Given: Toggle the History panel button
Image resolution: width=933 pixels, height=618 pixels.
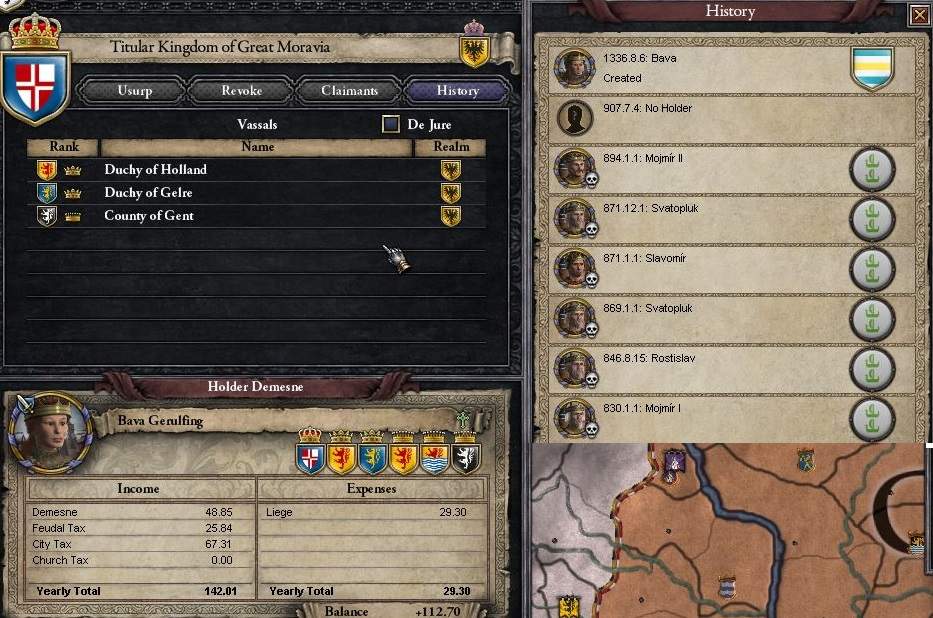Looking at the screenshot, I should 457,91.
